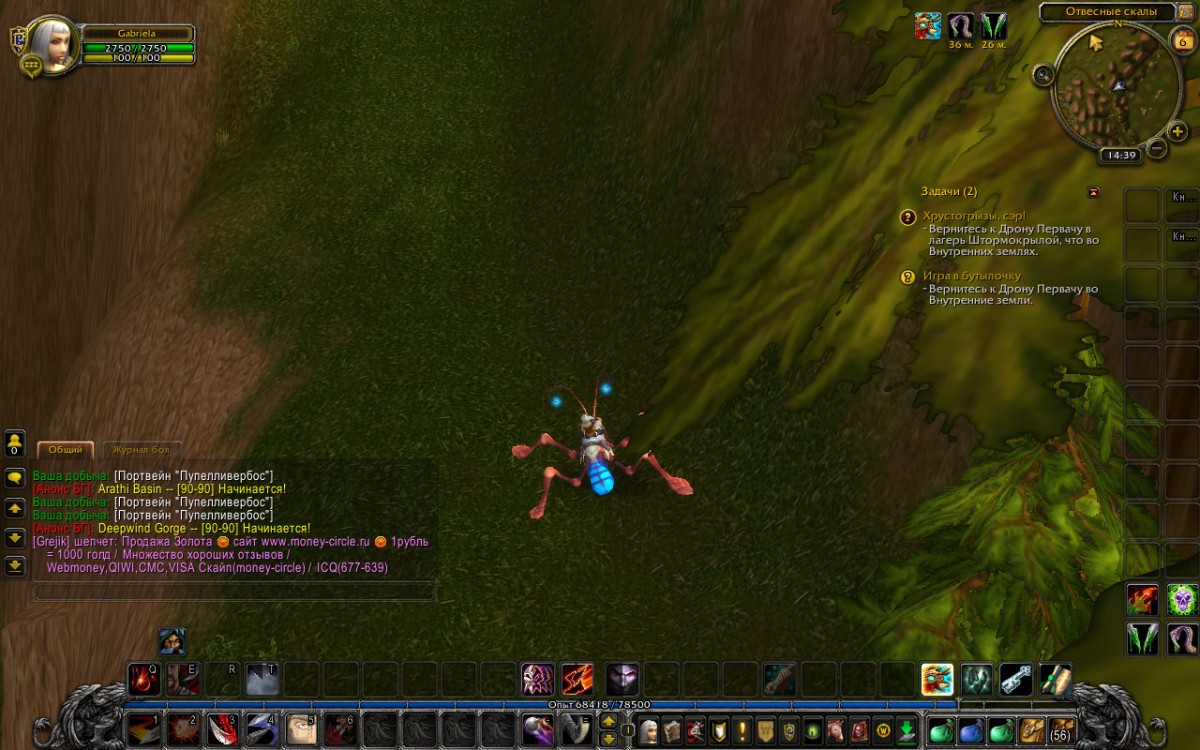
Task: Zoom out the minimap with the minus button
Action: (x=1156, y=149)
